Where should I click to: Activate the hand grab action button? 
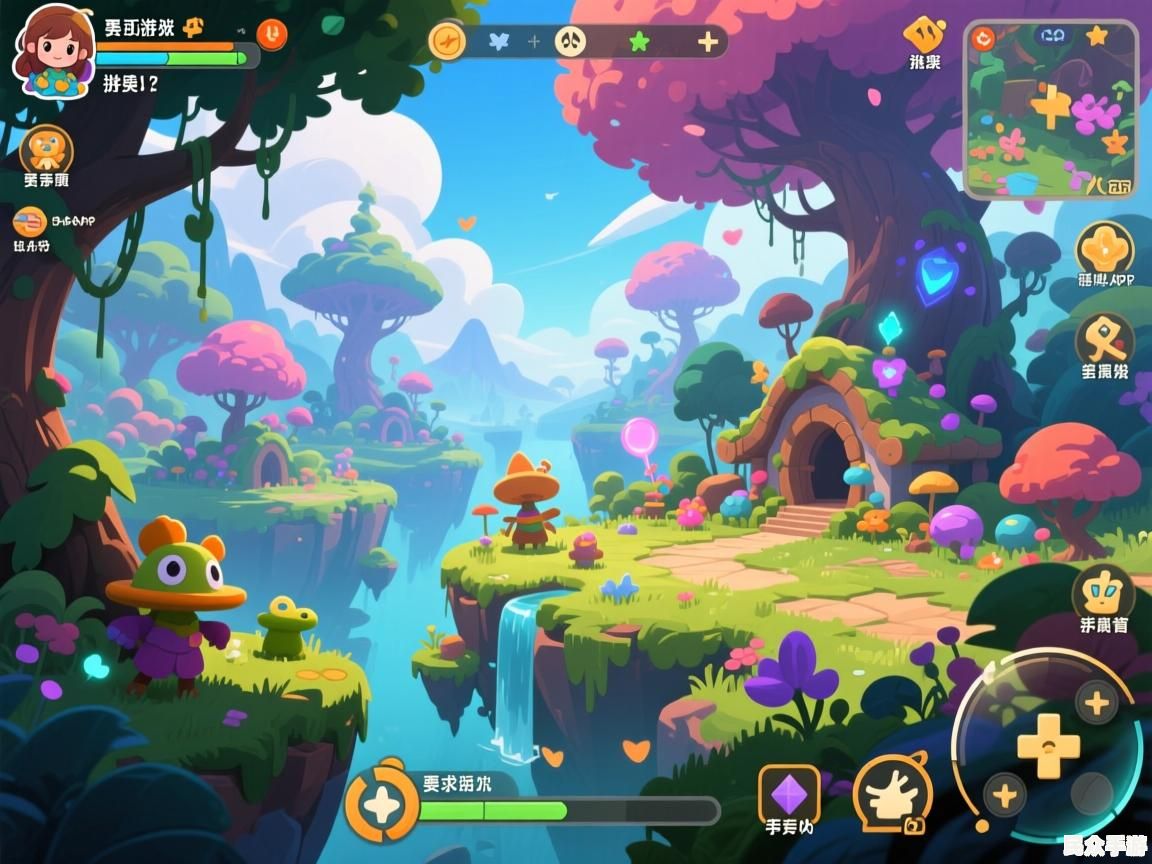892,794
